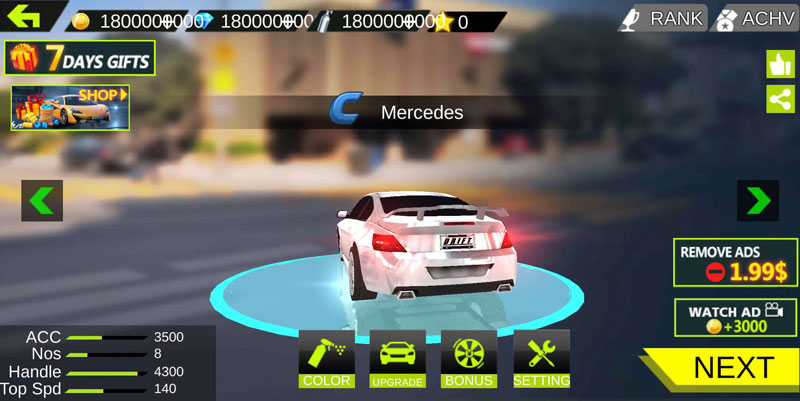Tap the green share icon
Image resolution: width=800 pixels, height=401 pixels.
coord(780,99)
